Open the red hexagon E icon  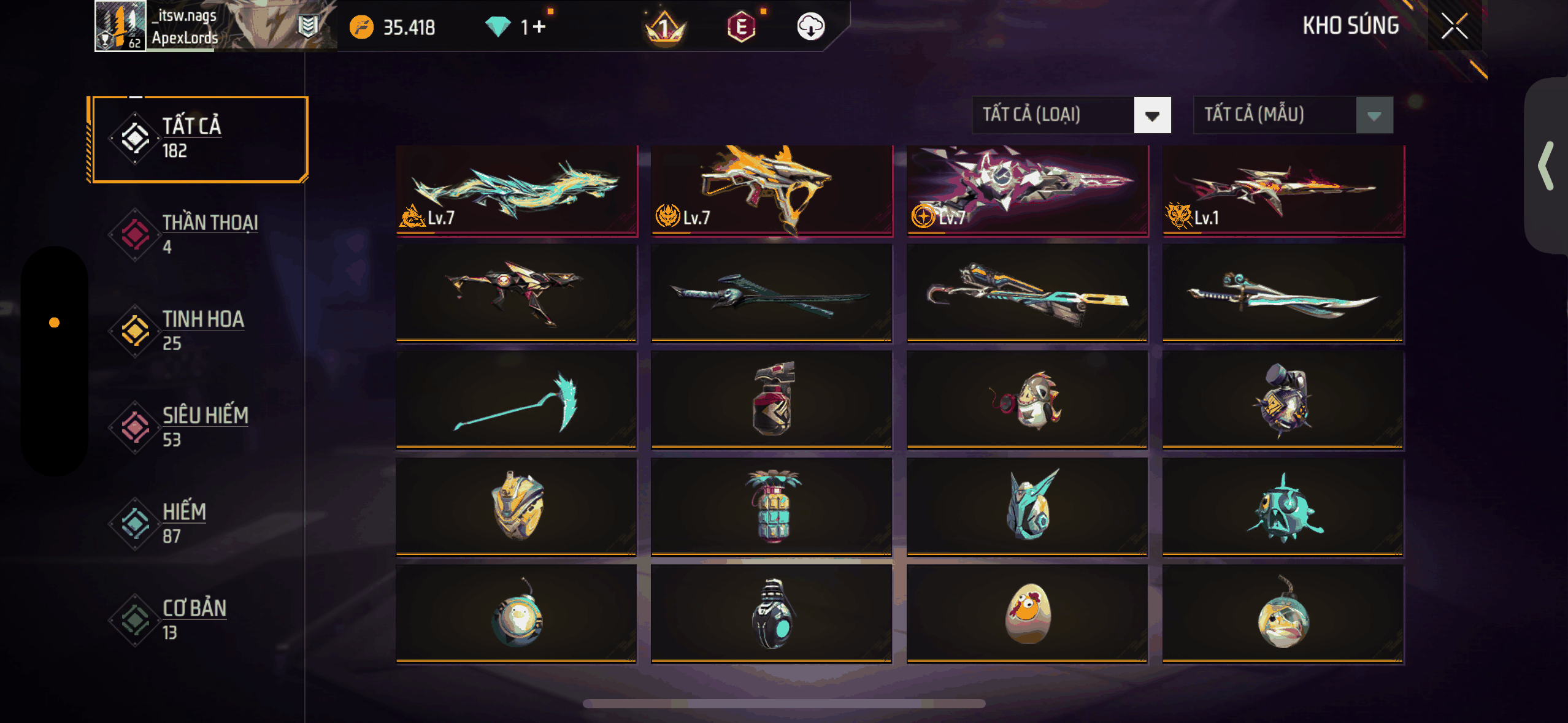(x=741, y=27)
